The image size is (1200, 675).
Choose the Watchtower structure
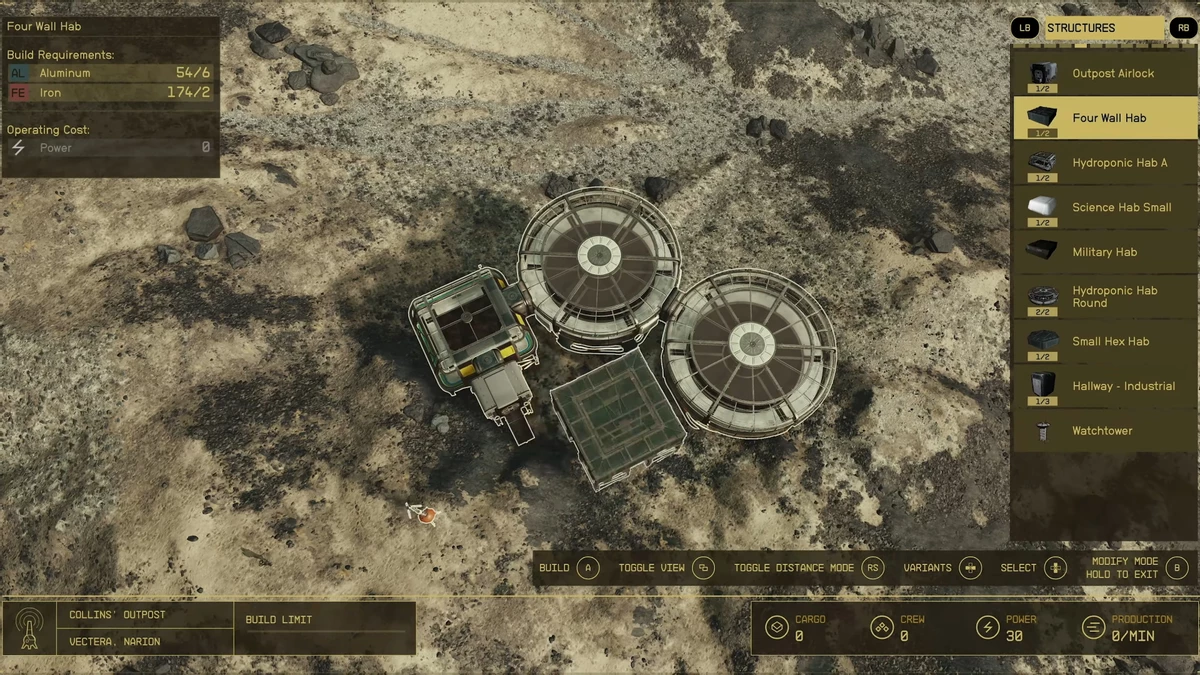click(x=1105, y=431)
